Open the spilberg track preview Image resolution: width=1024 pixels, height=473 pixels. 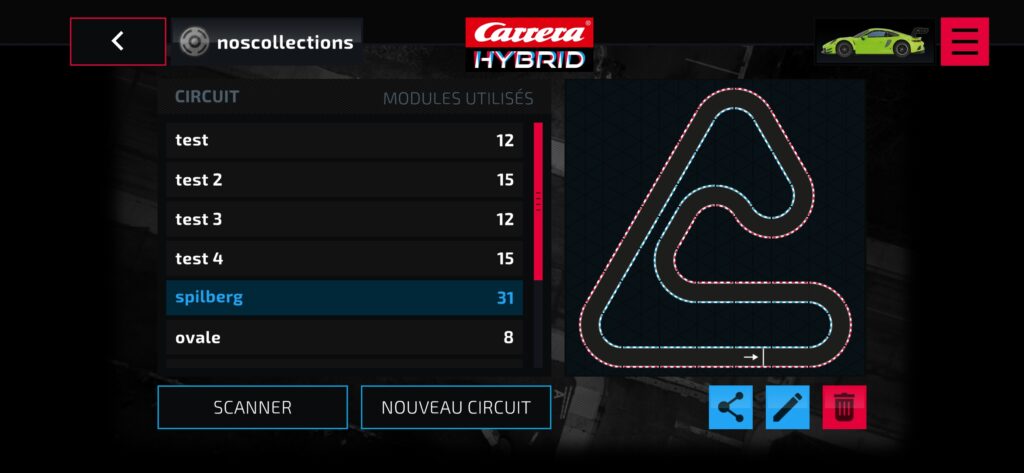point(714,228)
